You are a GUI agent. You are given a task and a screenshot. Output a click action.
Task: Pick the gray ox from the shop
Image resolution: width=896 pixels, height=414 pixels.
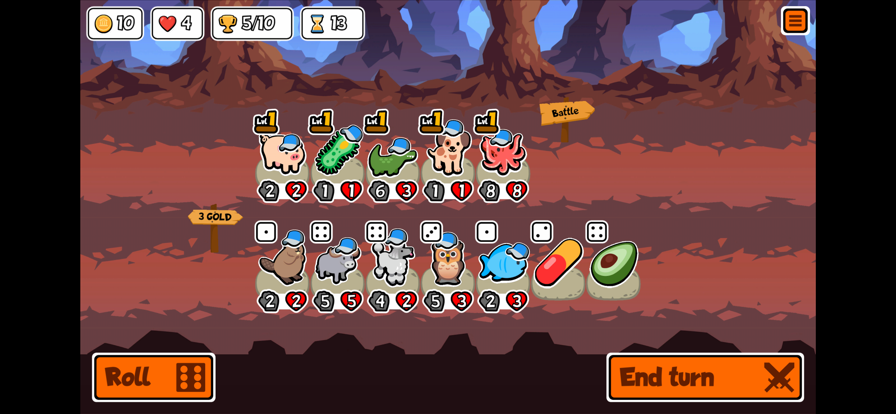(x=337, y=264)
